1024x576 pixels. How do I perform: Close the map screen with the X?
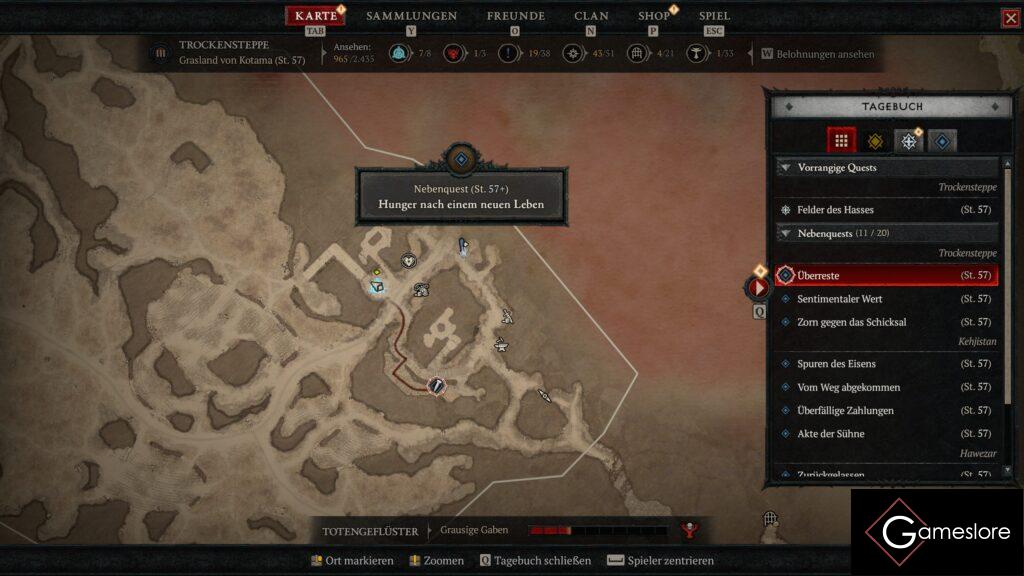[x=1011, y=18]
